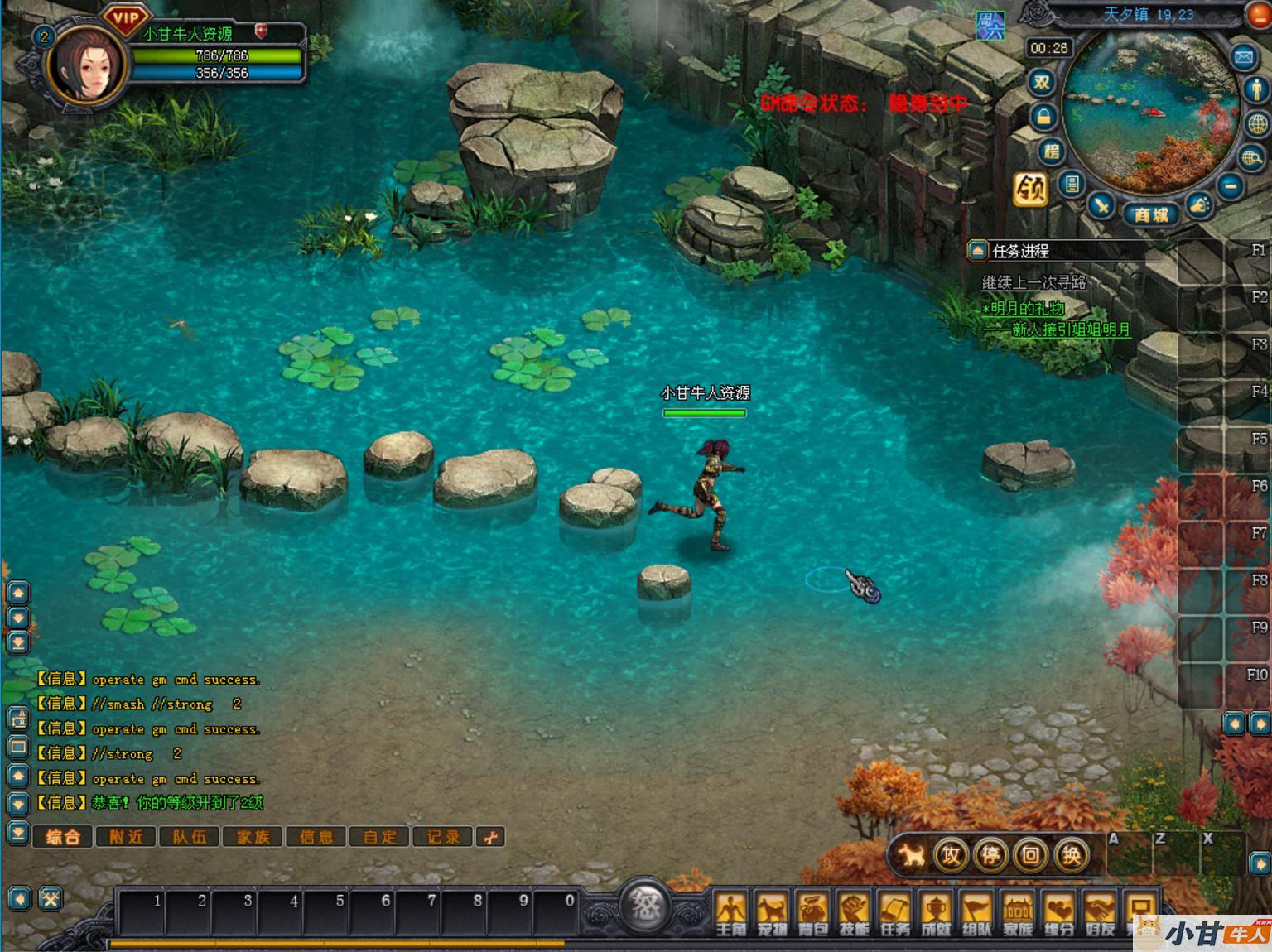Open the 背包 backpack menu
The image size is (1272, 952).
pyautogui.click(x=812, y=913)
